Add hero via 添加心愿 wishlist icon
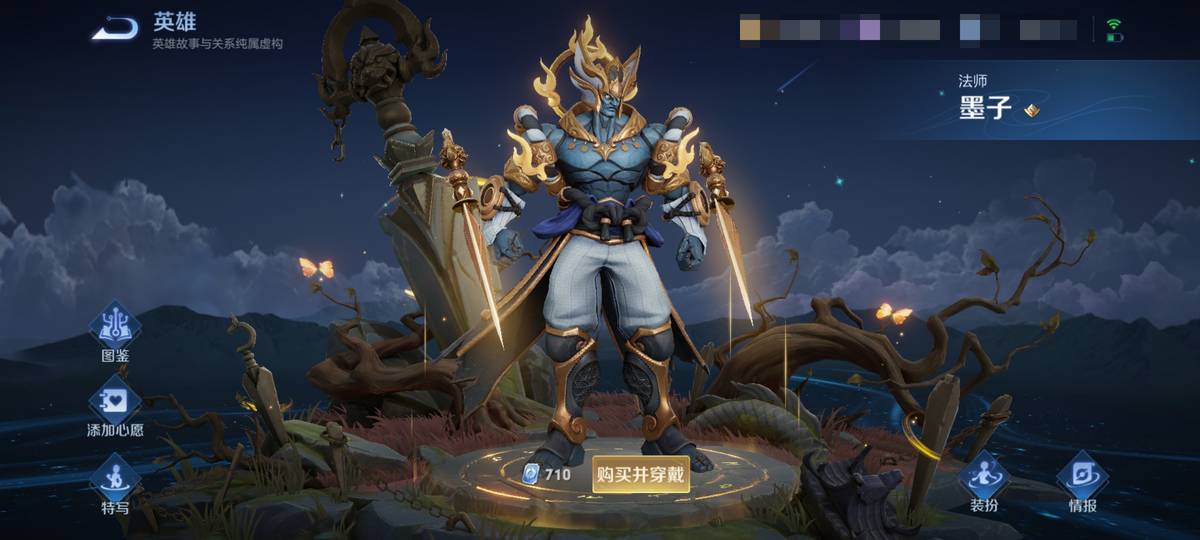 tap(115, 402)
